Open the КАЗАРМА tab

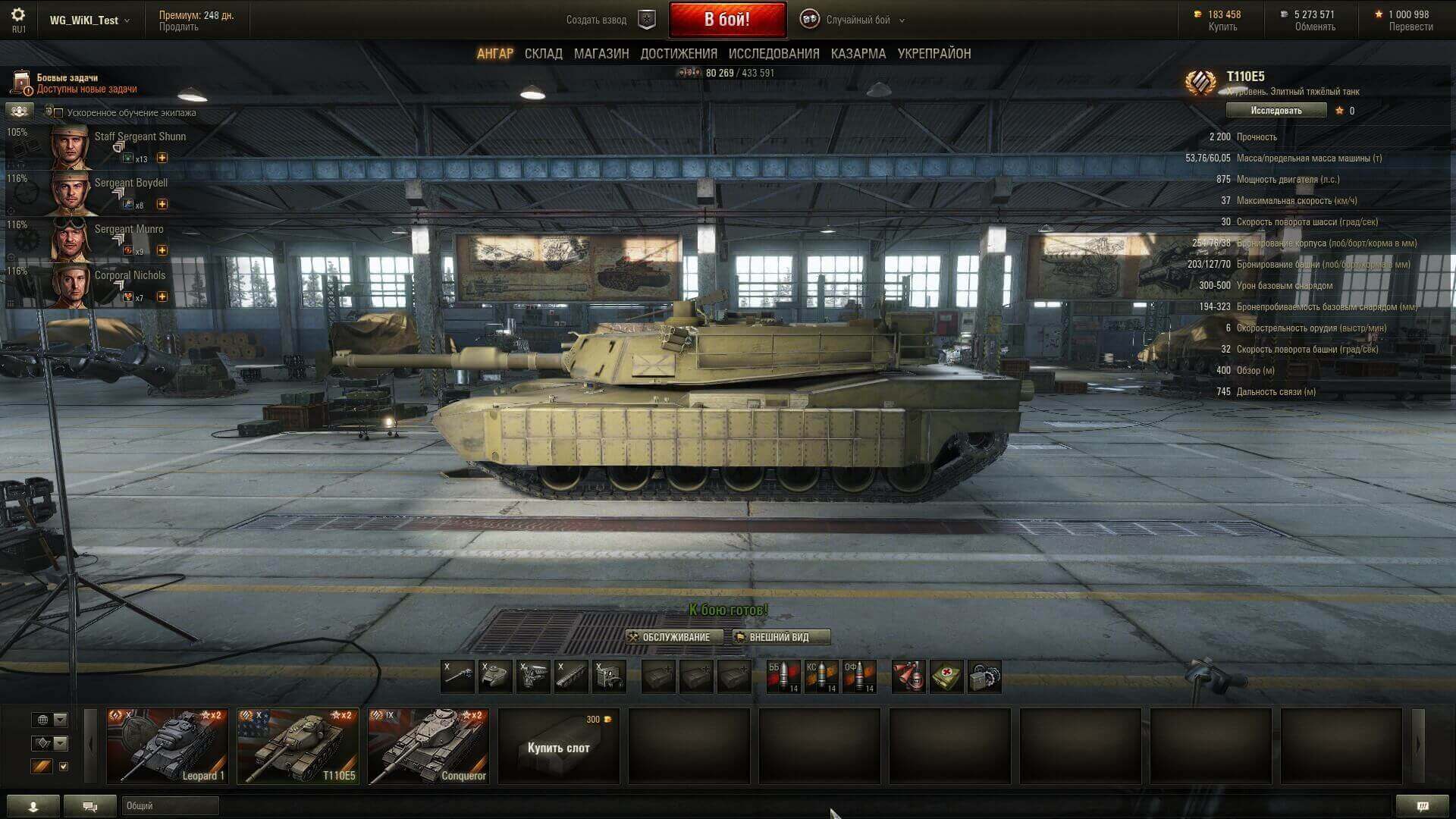858,54
